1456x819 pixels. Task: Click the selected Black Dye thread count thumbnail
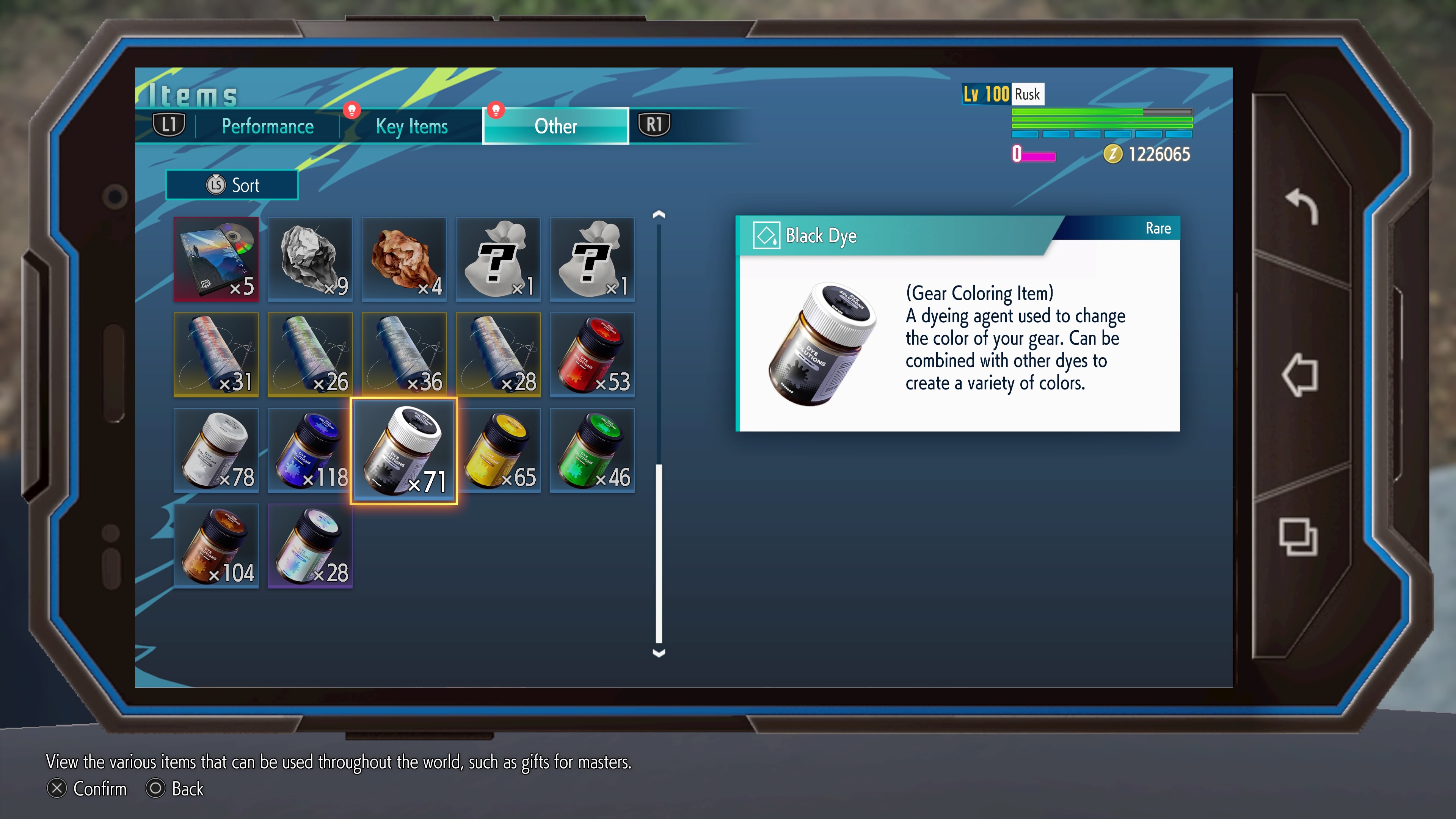click(405, 450)
